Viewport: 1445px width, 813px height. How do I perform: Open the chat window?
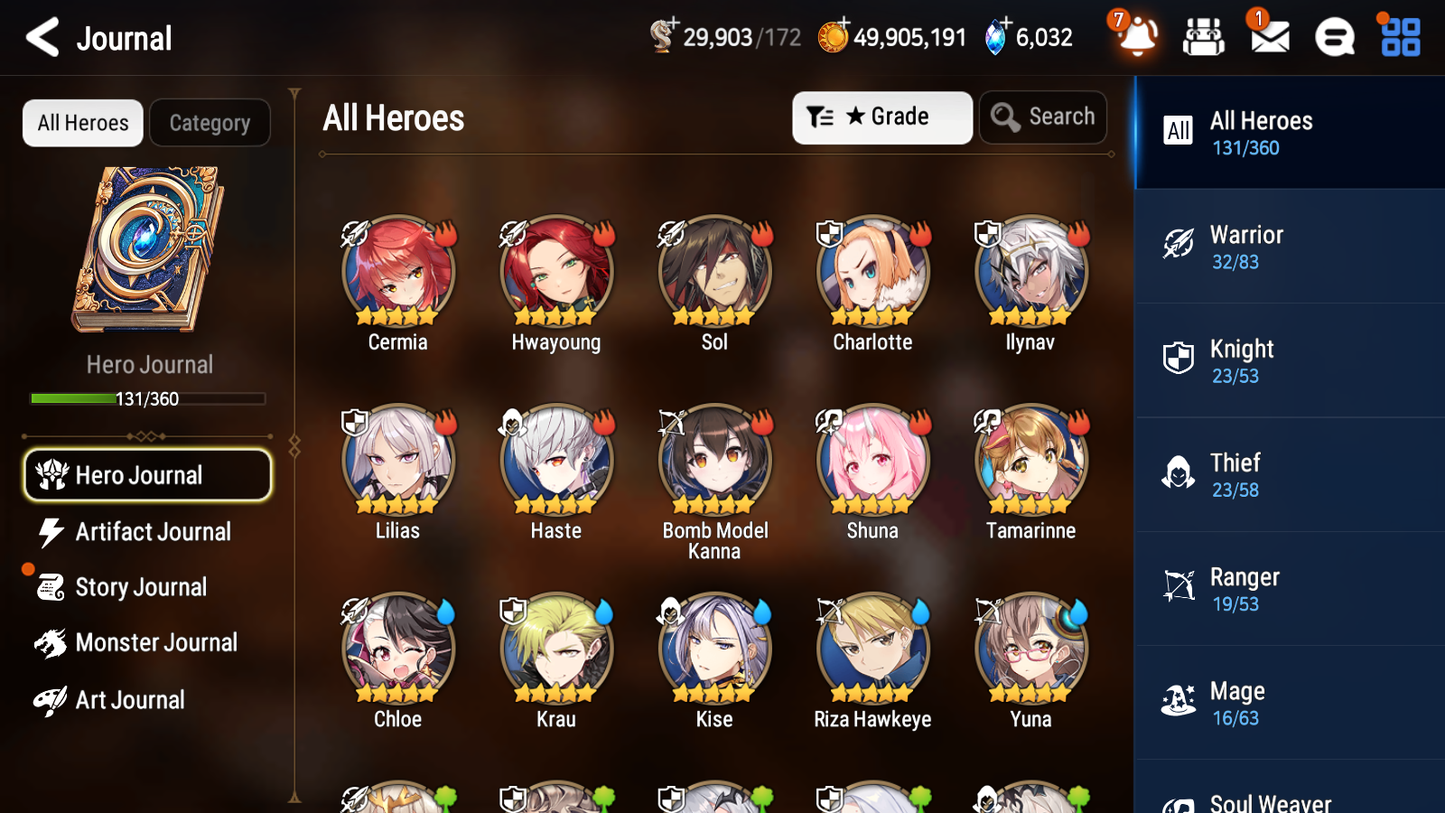click(x=1334, y=36)
